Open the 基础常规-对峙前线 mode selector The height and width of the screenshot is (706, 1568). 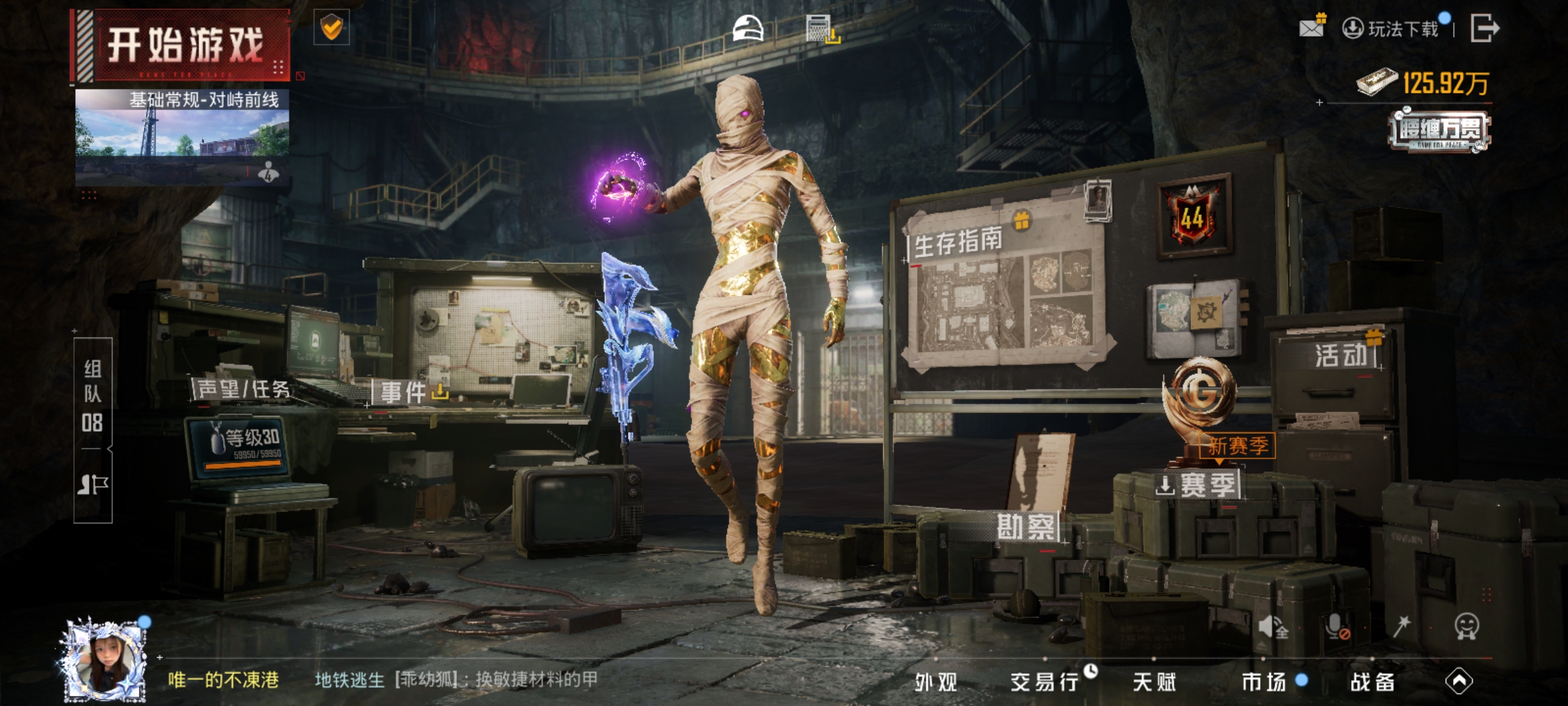tap(182, 134)
